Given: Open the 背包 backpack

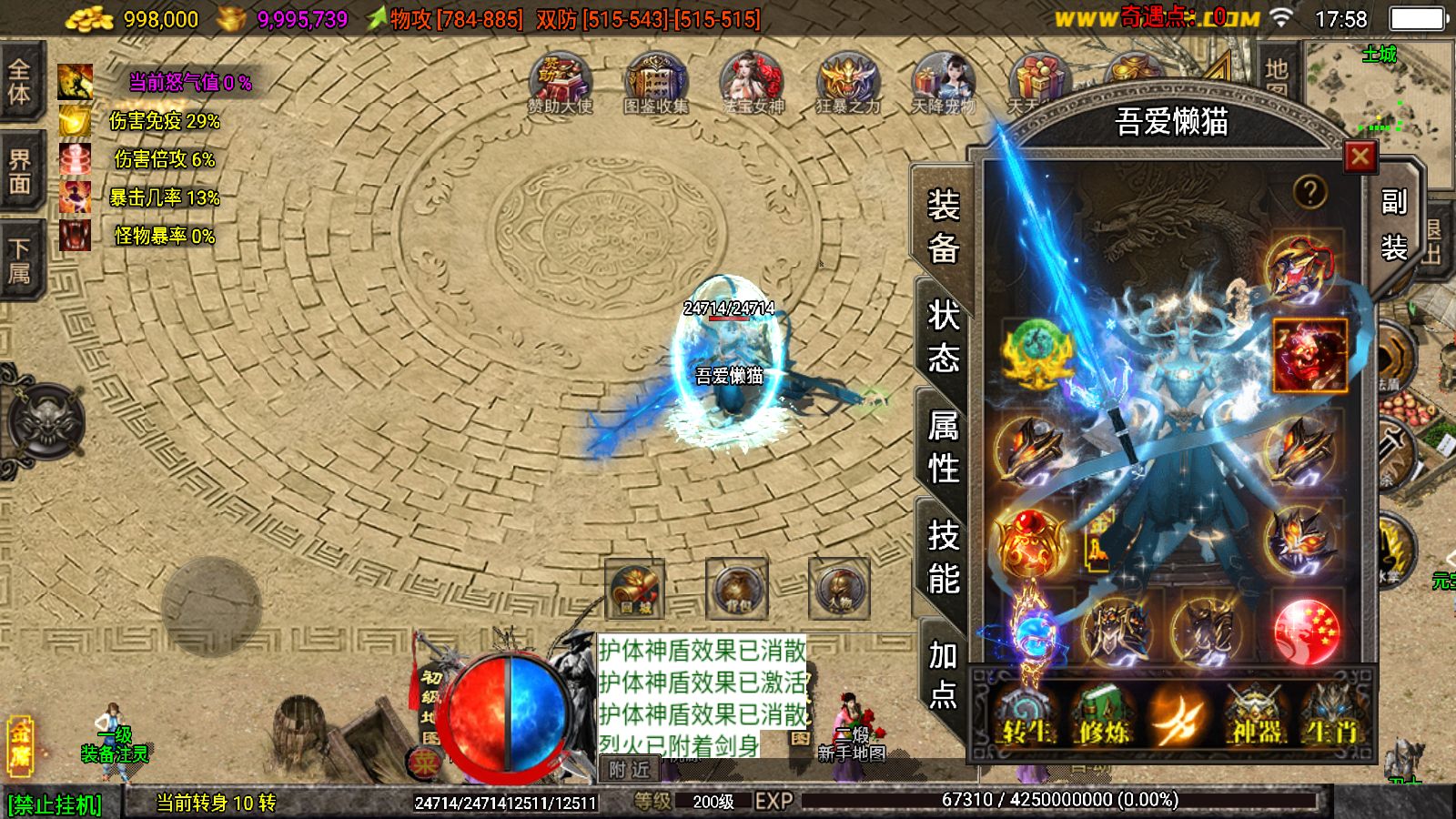Looking at the screenshot, I should pyautogui.click(x=736, y=589).
